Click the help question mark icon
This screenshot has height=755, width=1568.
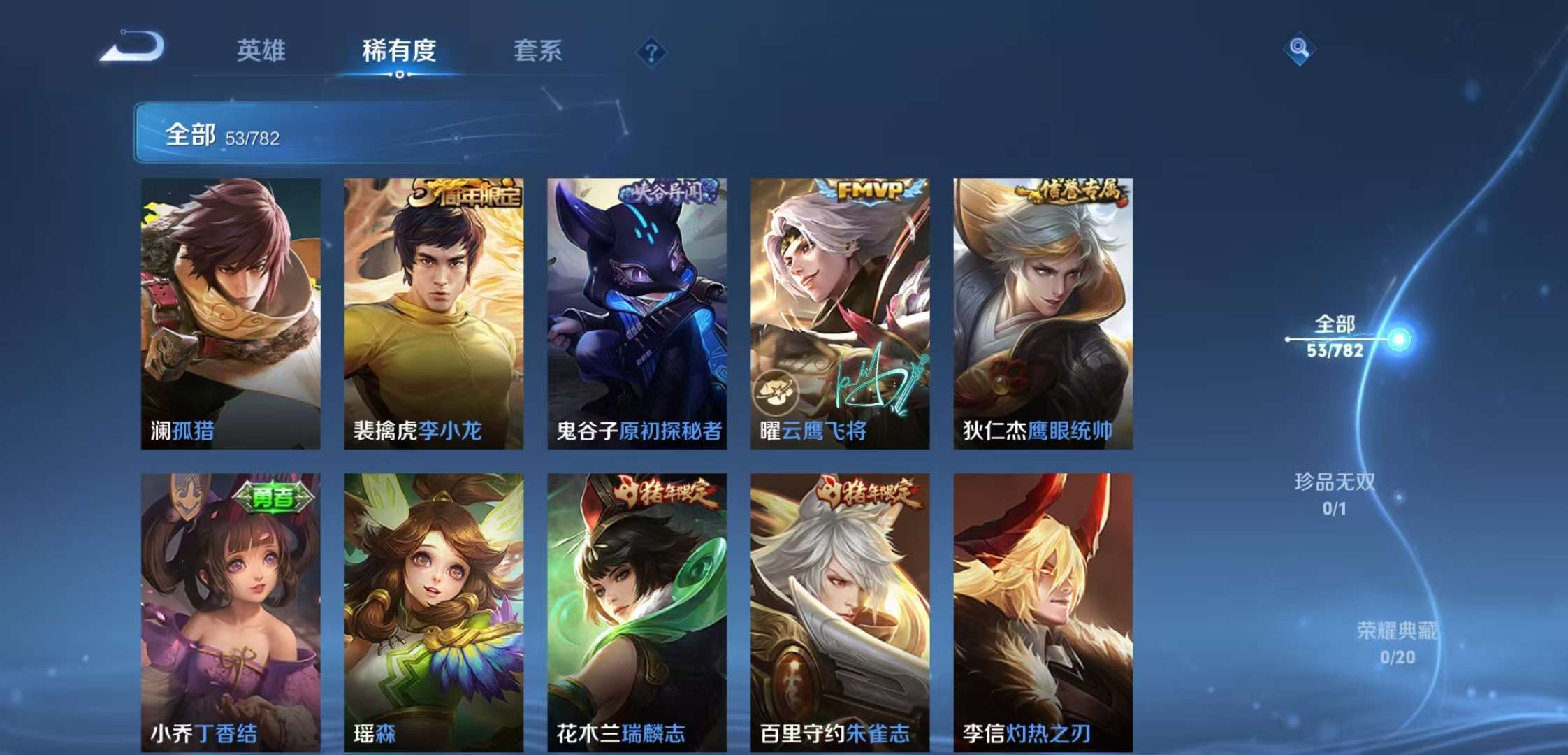click(651, 50)
